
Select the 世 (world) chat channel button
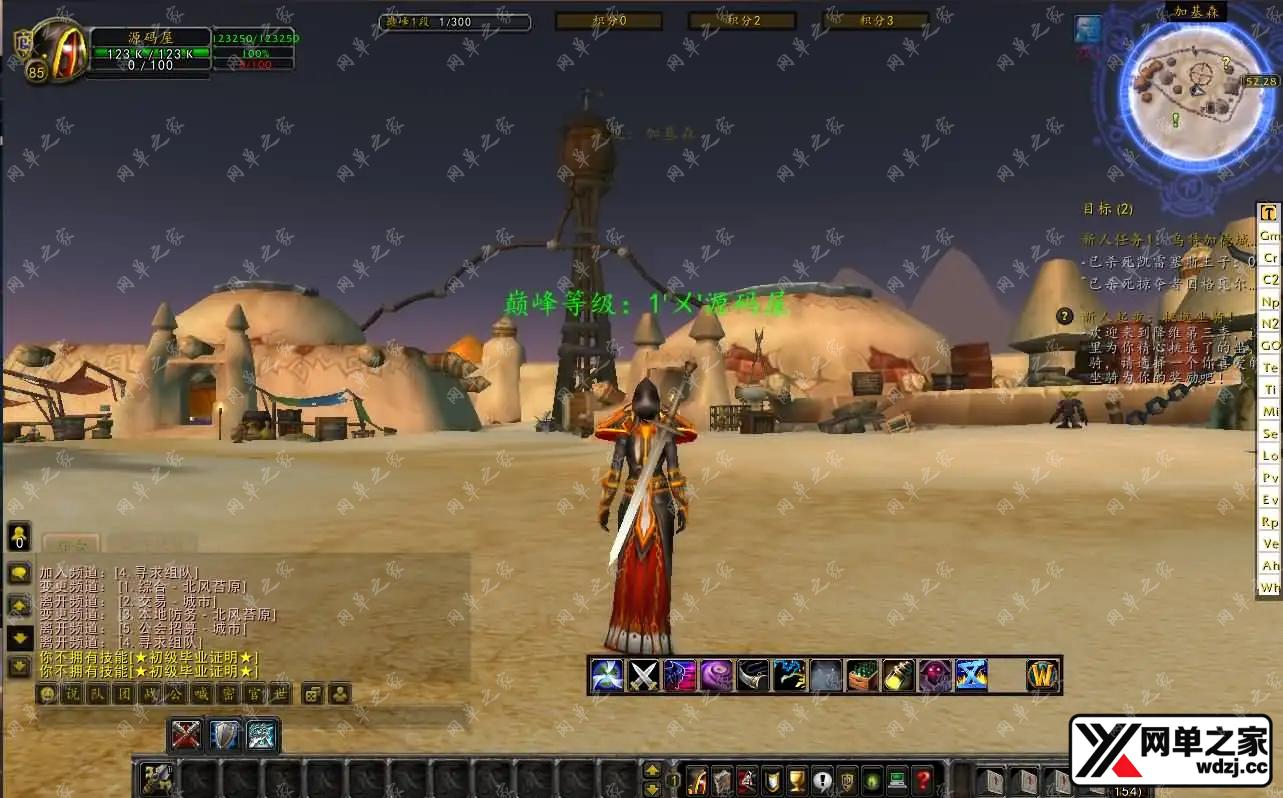279,694
